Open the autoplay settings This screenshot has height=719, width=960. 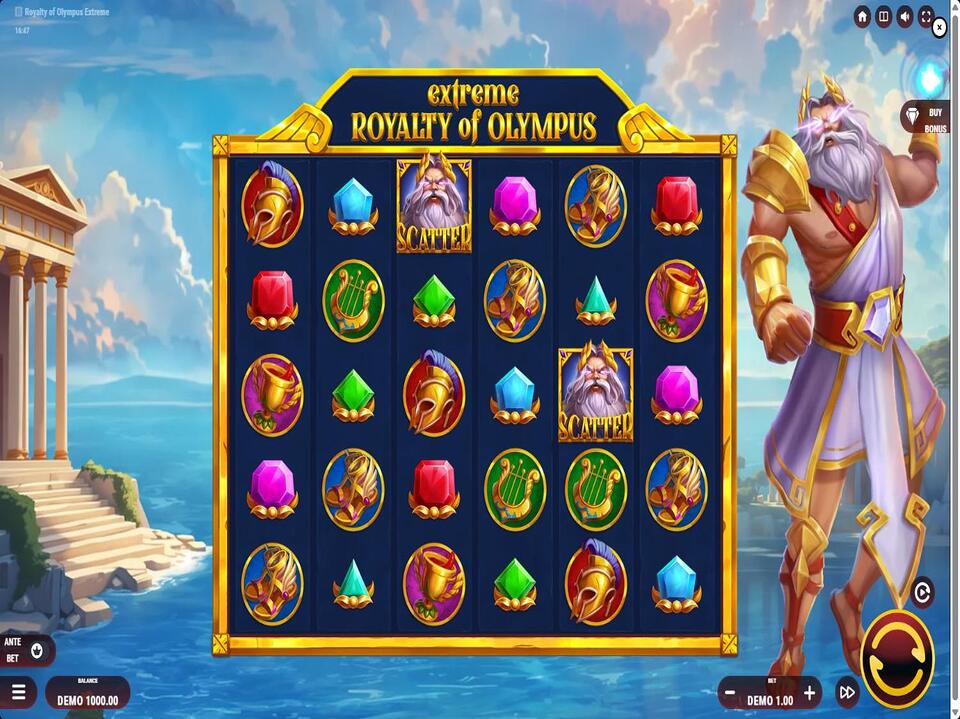click(922, 593)
